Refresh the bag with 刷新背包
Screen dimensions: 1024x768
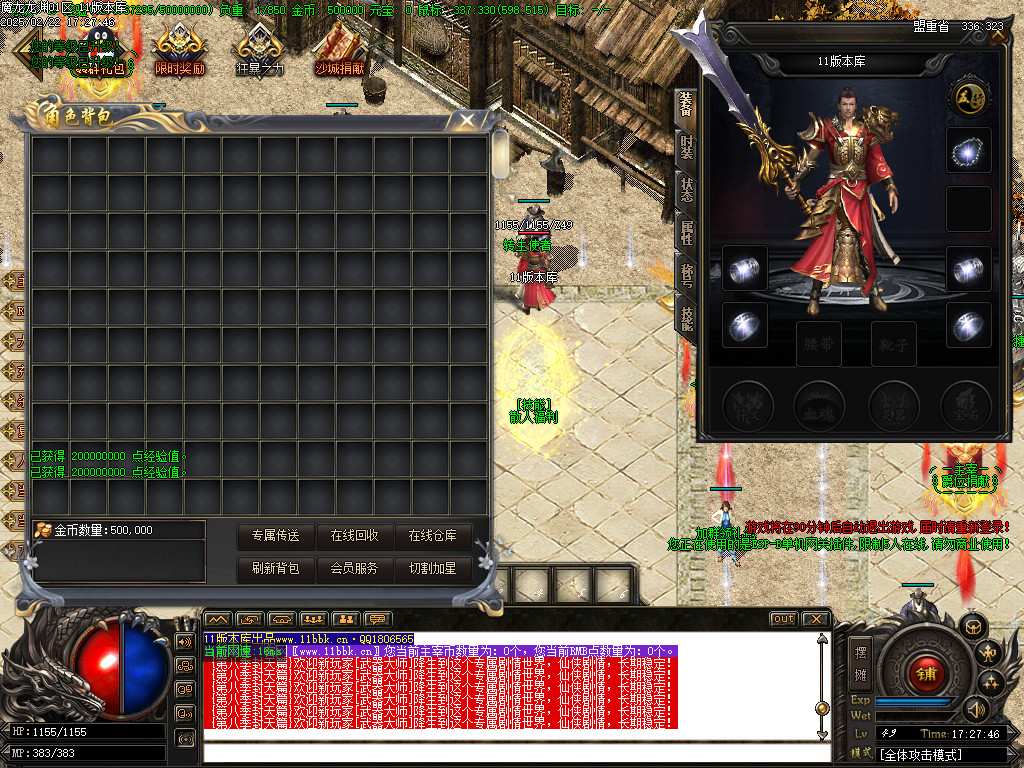pyautogui.click(x=276, y=568)
